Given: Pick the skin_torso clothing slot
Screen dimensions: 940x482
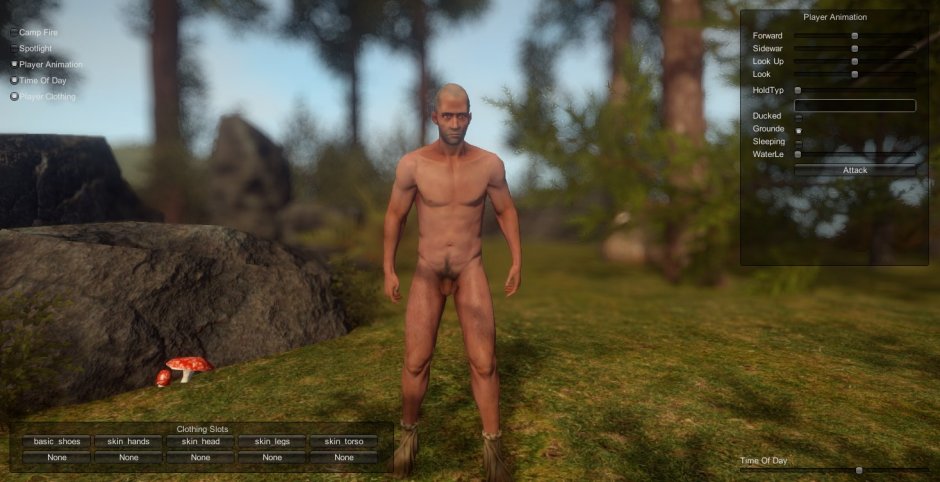Looking at the screenshot, I should click(344, 441).
